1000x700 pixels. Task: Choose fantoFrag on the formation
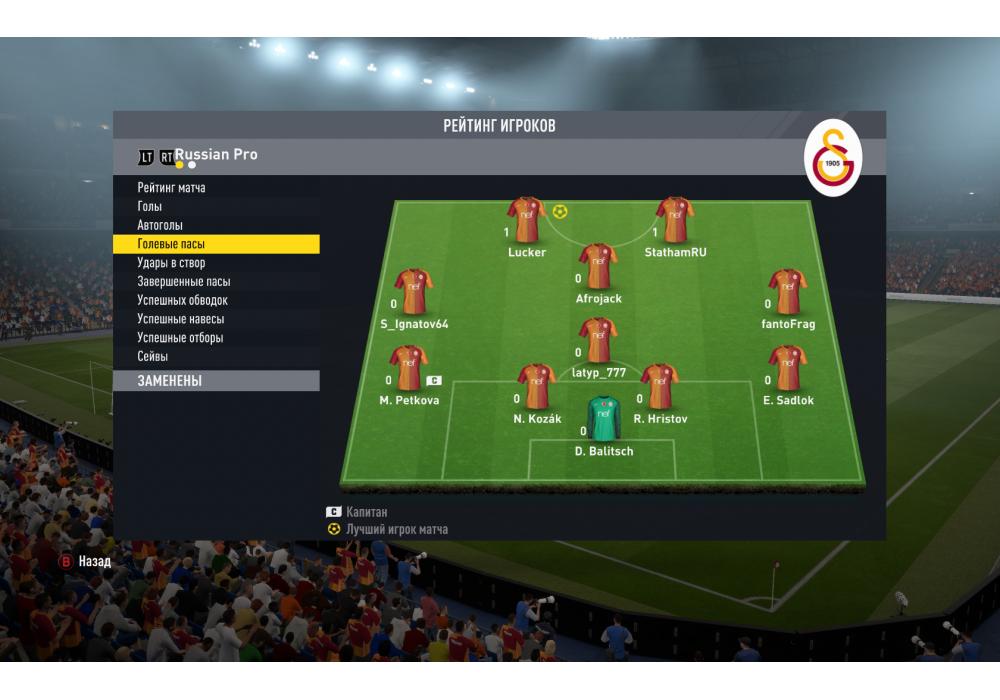tap(787, 292)
